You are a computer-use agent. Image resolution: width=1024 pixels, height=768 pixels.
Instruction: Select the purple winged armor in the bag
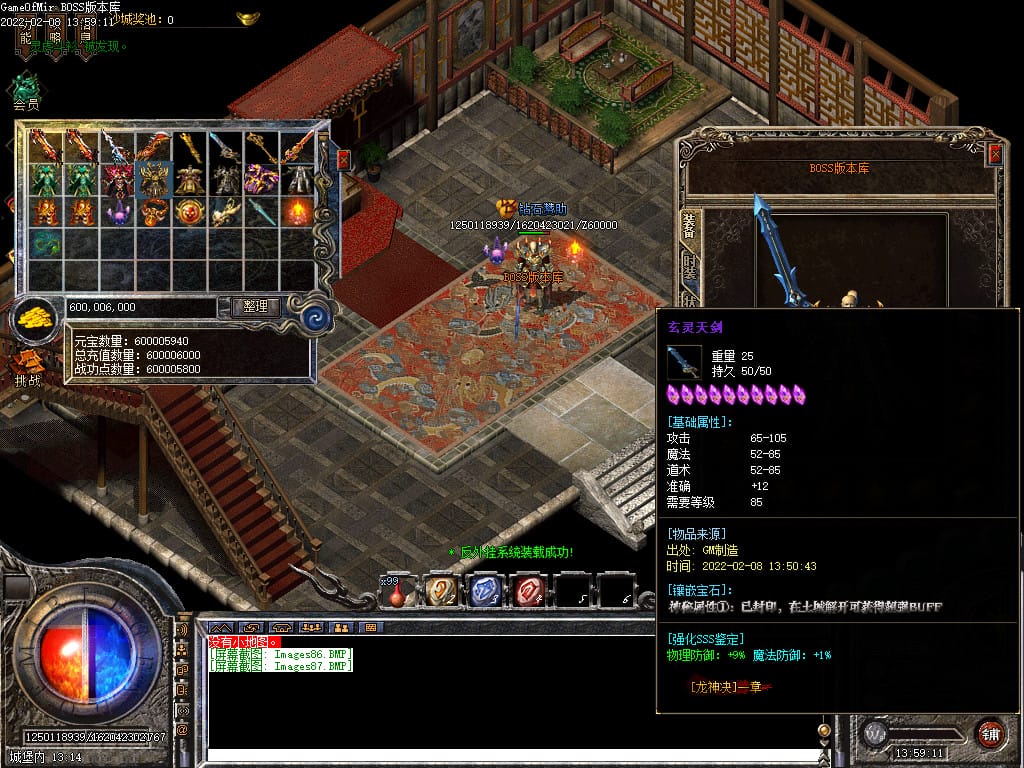pos(262,179)
